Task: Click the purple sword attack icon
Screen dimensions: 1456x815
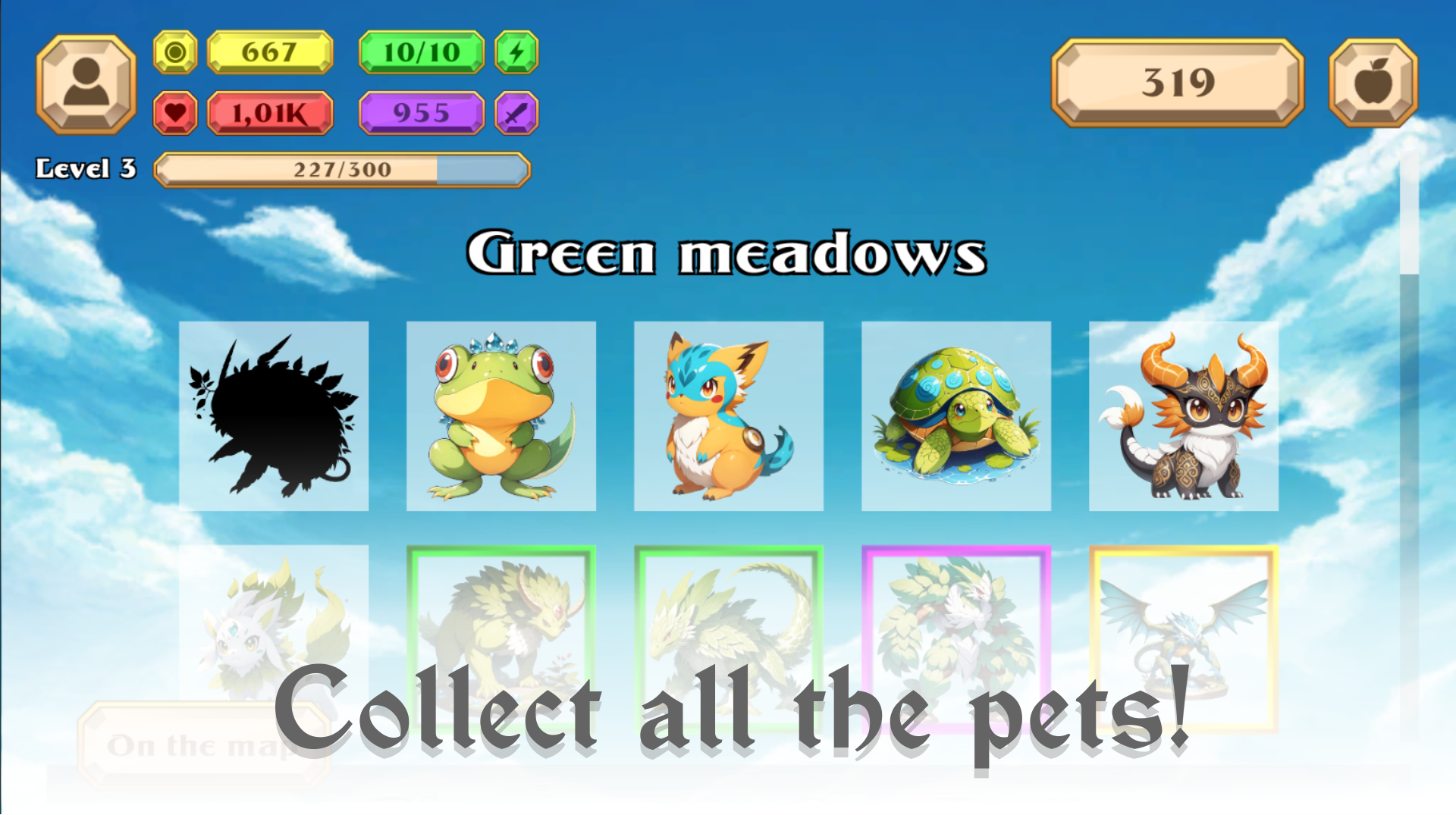Action: [x=516, y=112]
